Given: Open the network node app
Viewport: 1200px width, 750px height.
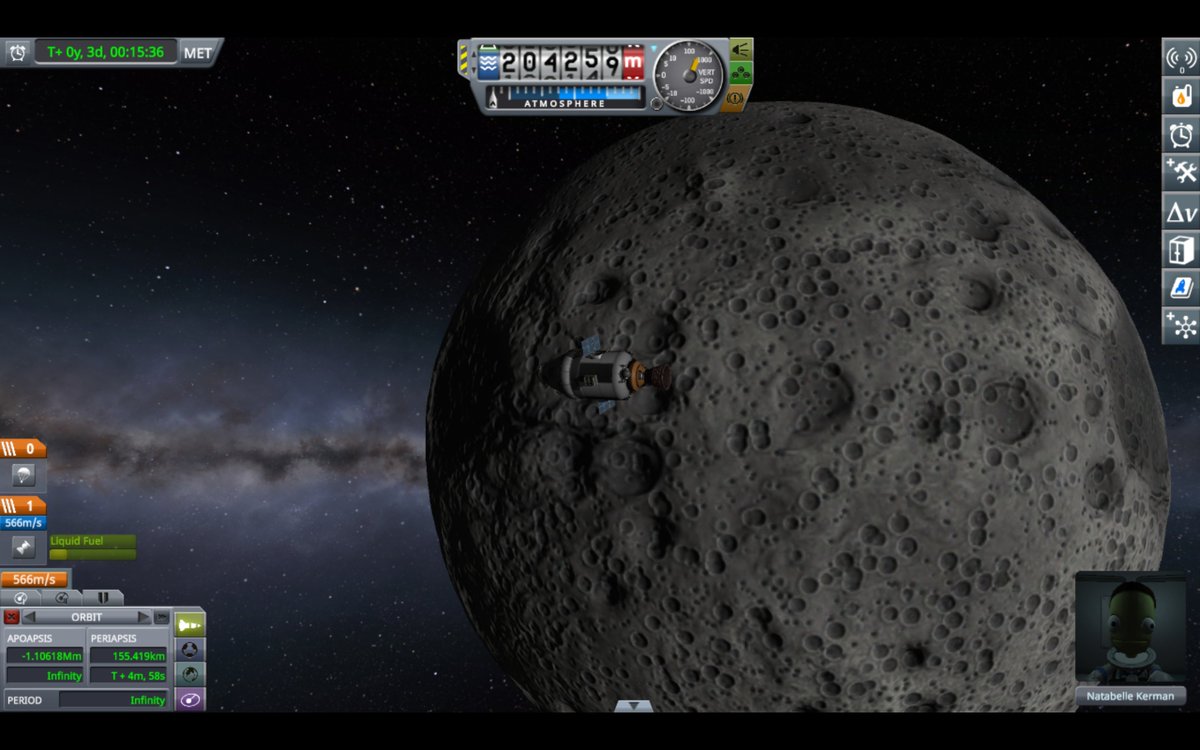Looking at the screenshot, I should pyautogui.click(x=1181, y=325).
